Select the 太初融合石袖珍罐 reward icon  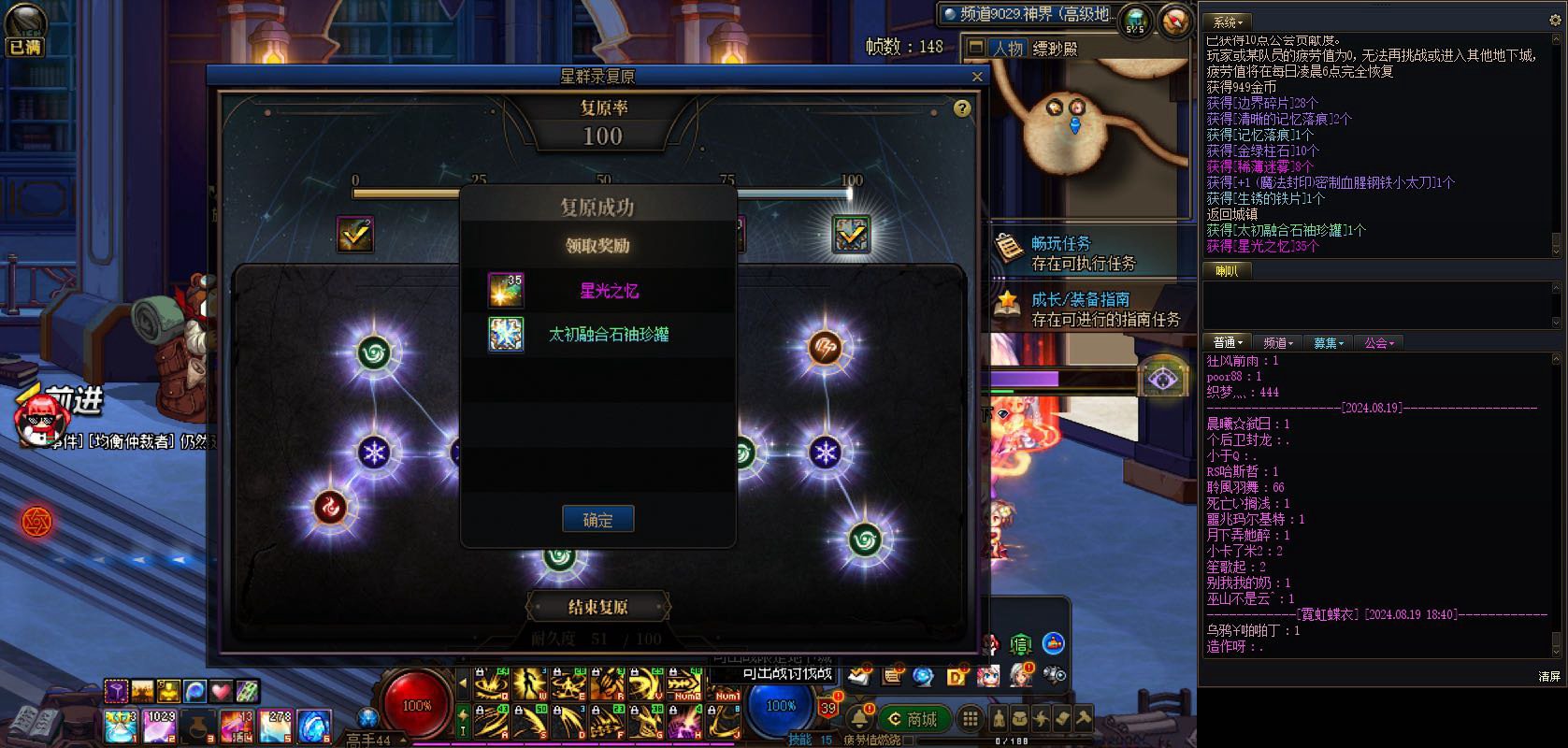coord(506,334)
